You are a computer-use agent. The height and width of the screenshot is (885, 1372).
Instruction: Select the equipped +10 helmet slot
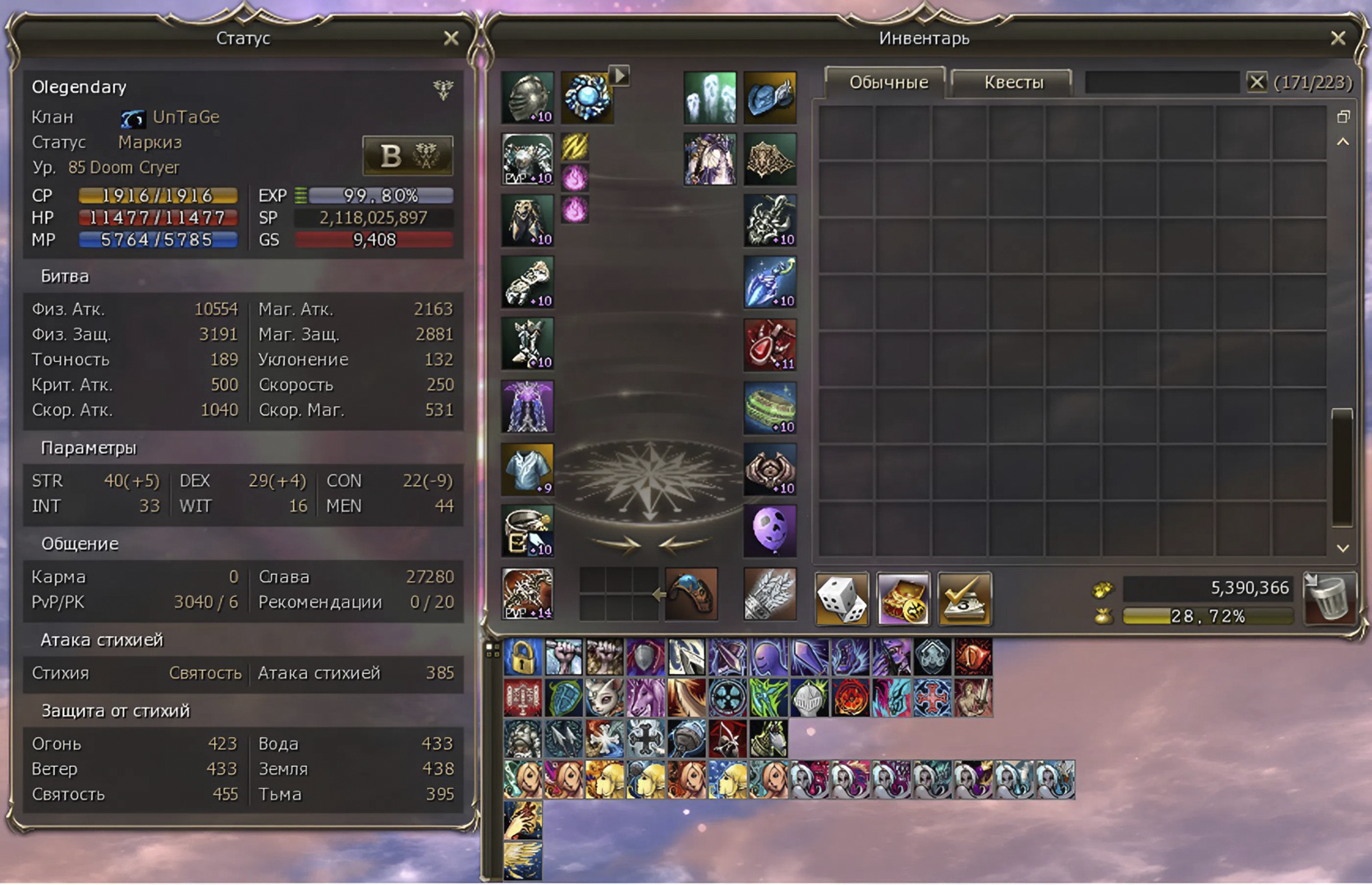(x=526, y=96)
